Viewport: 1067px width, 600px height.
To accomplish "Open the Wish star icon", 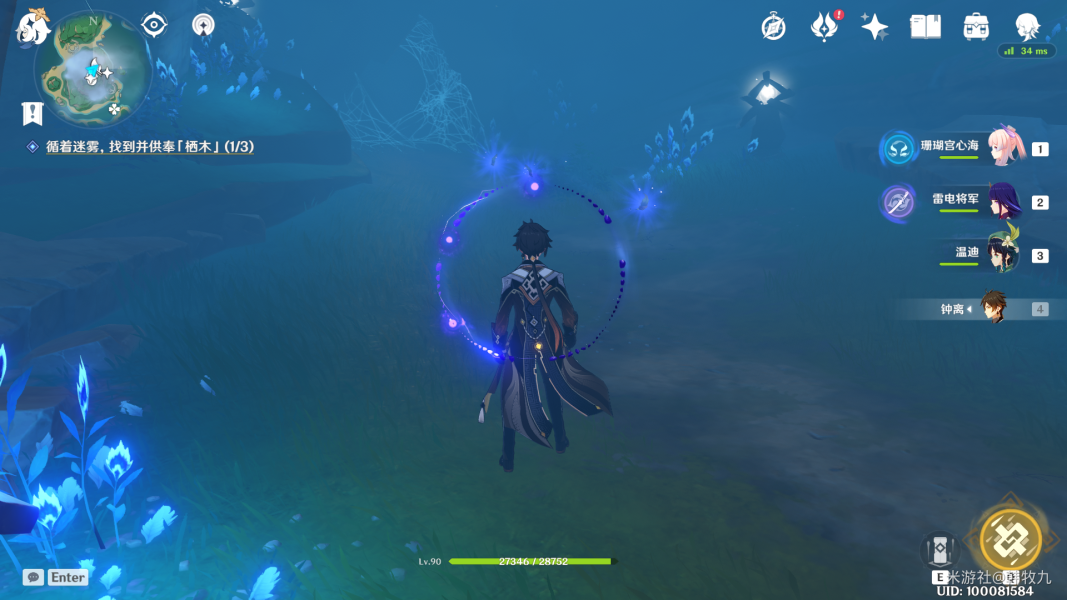I will point(874,27).
